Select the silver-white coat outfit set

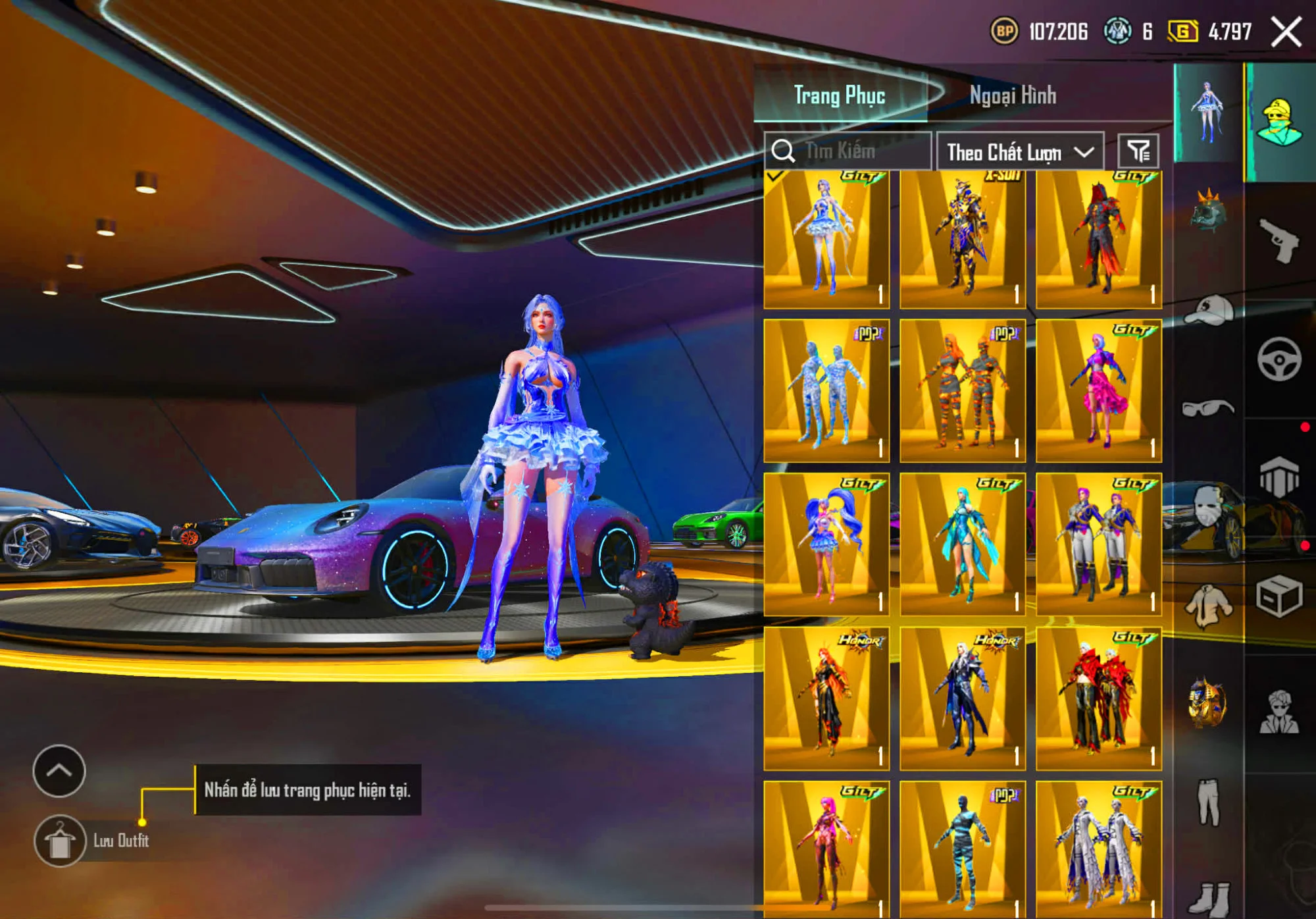click(1098, 849)
